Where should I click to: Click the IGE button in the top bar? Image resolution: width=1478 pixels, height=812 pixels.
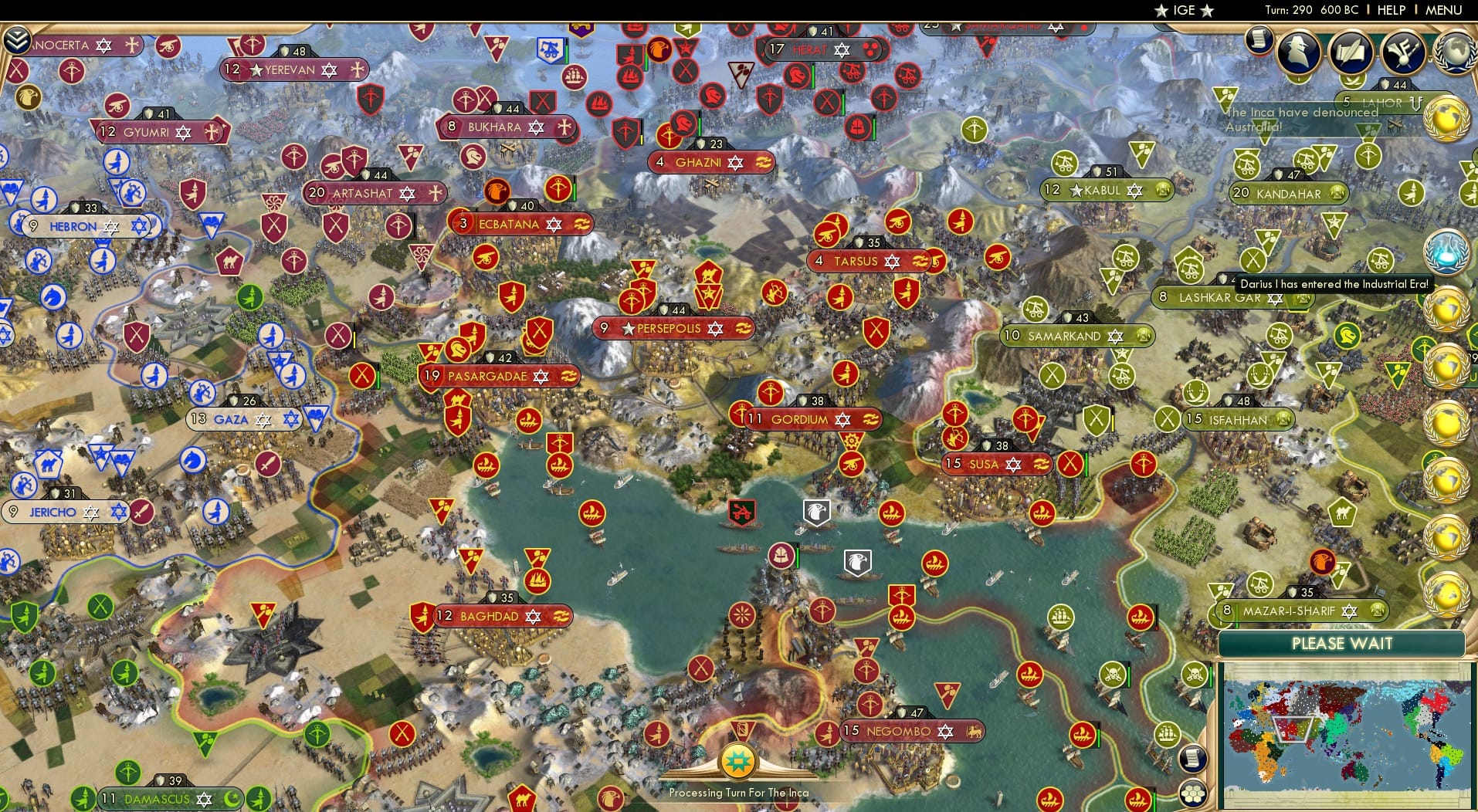pos(1182,10)
